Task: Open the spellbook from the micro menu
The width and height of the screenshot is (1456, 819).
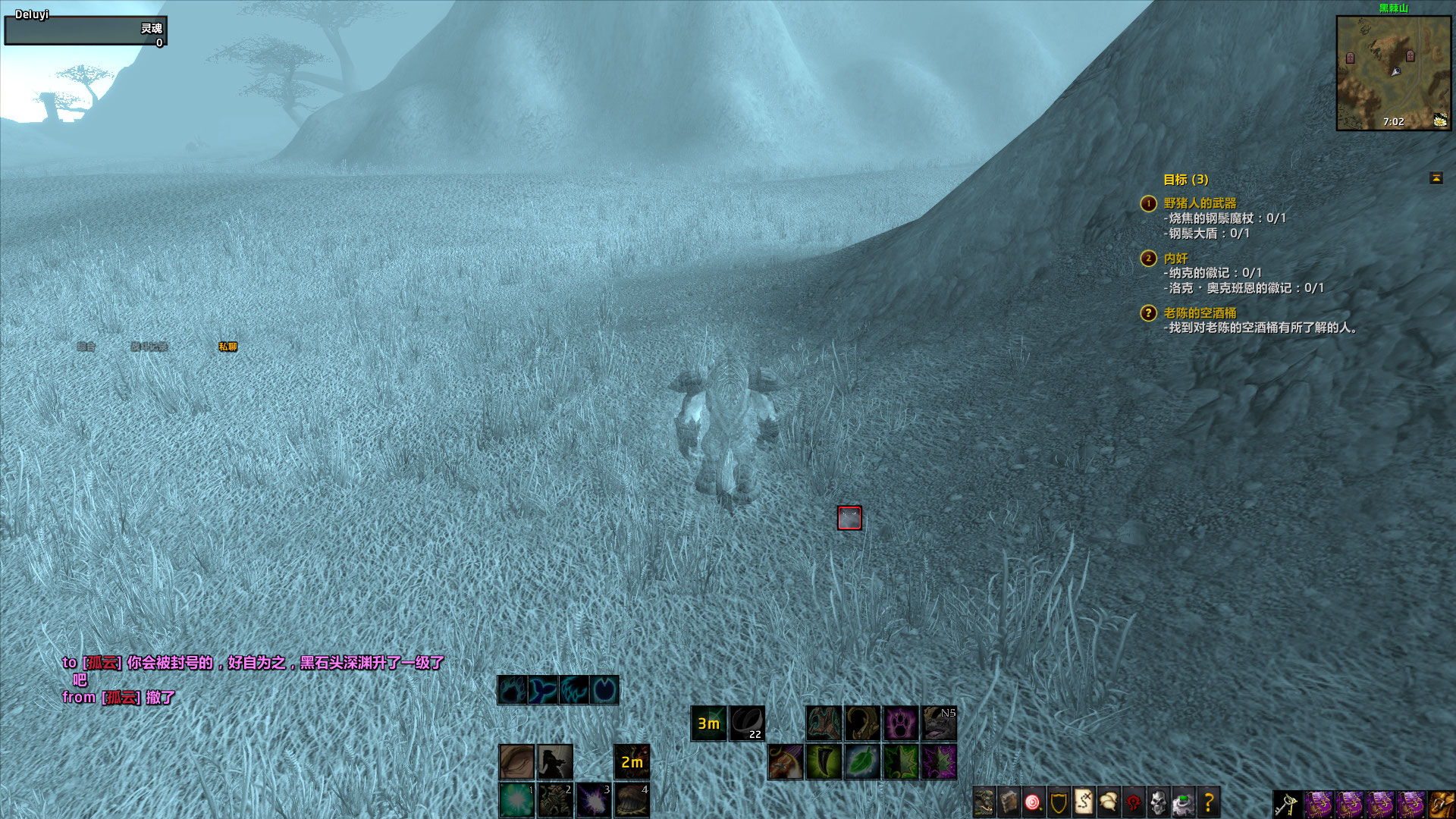Action: coord(1007,798)
